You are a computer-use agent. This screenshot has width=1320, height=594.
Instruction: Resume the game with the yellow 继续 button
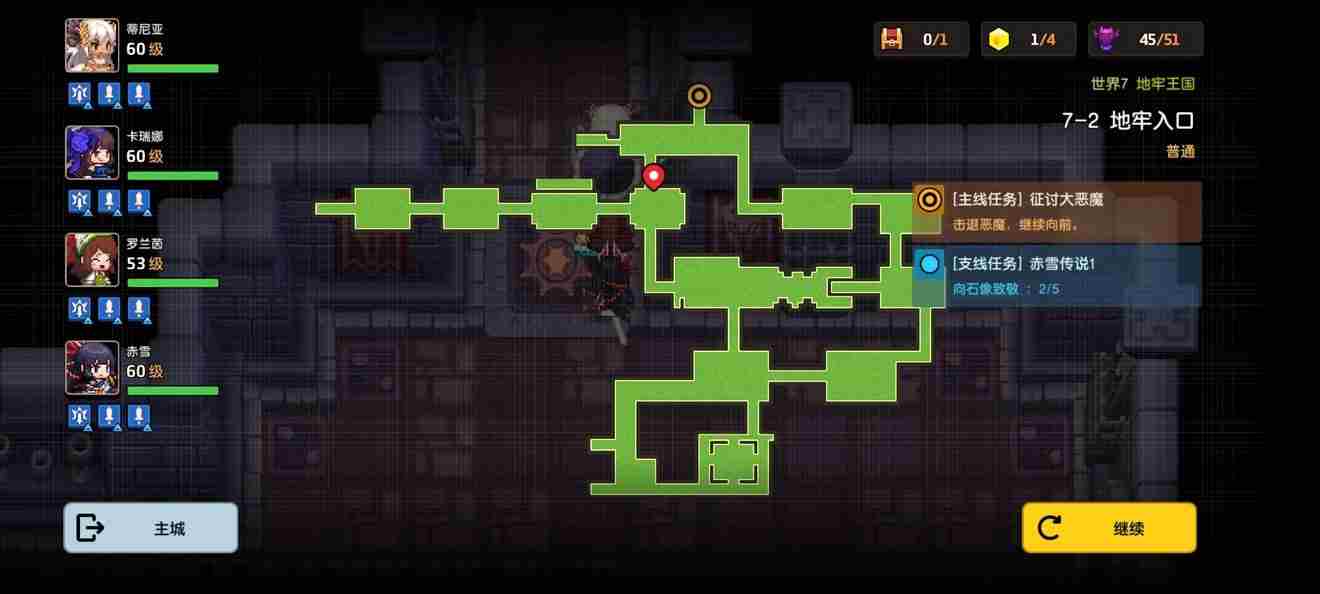point(1109,528)
